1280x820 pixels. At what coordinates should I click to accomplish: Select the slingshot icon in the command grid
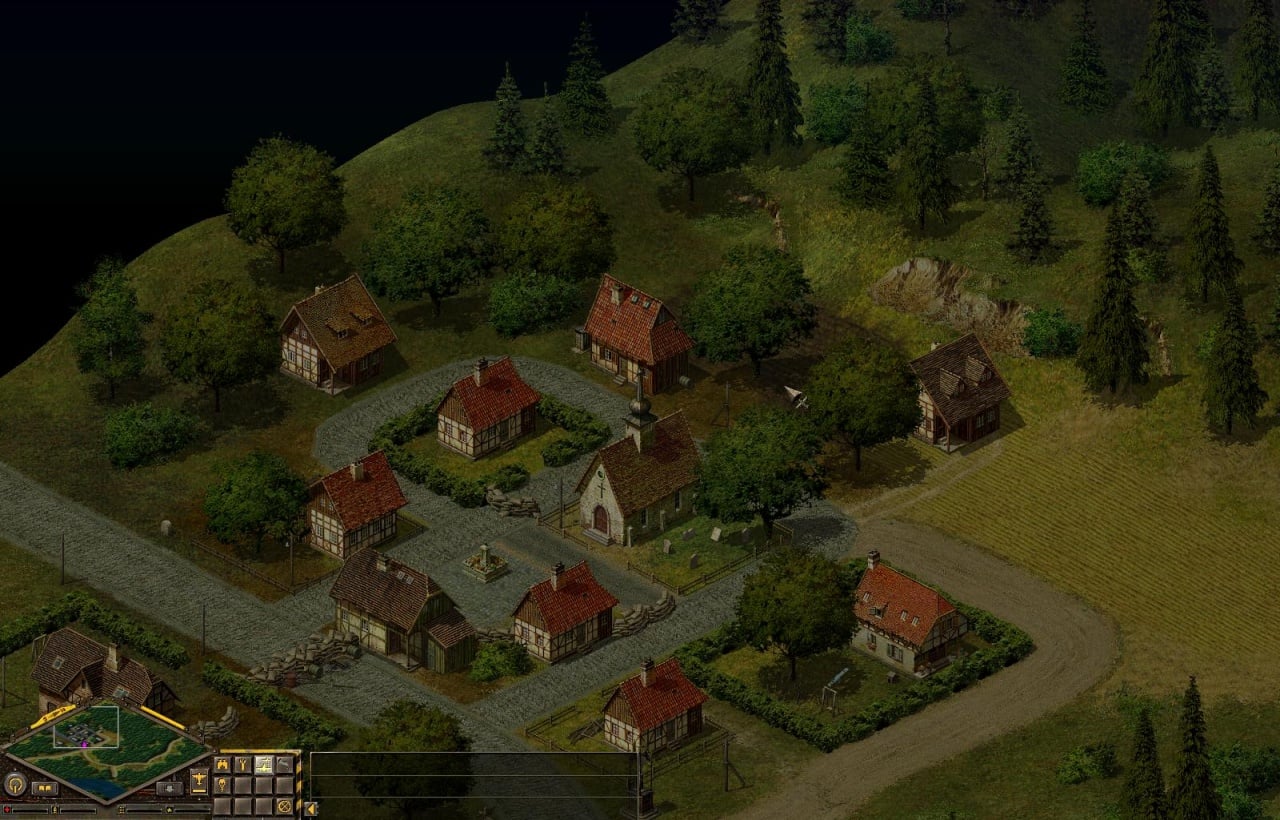click(243, 765)
